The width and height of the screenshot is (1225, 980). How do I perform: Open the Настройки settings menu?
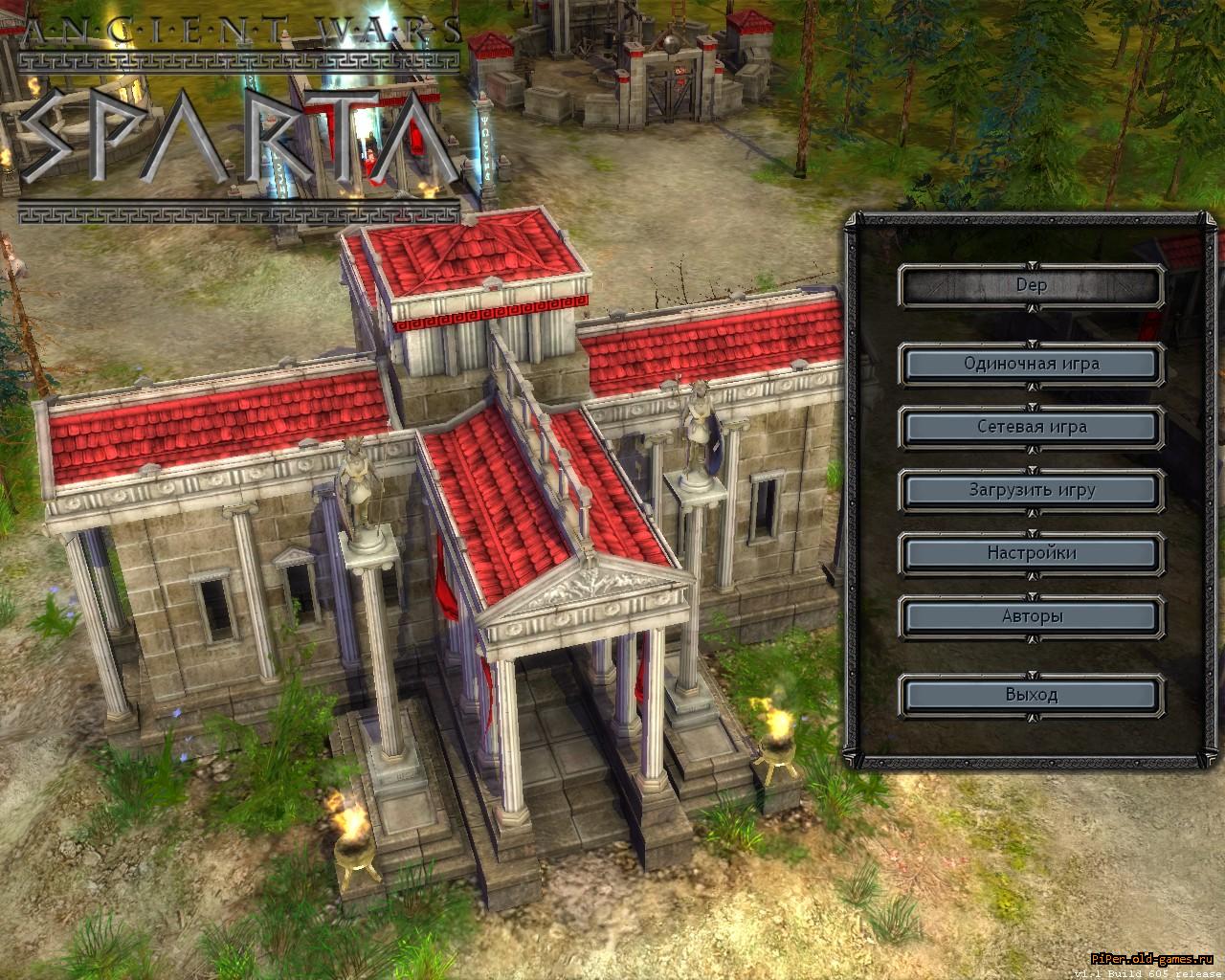point(1031,553)
